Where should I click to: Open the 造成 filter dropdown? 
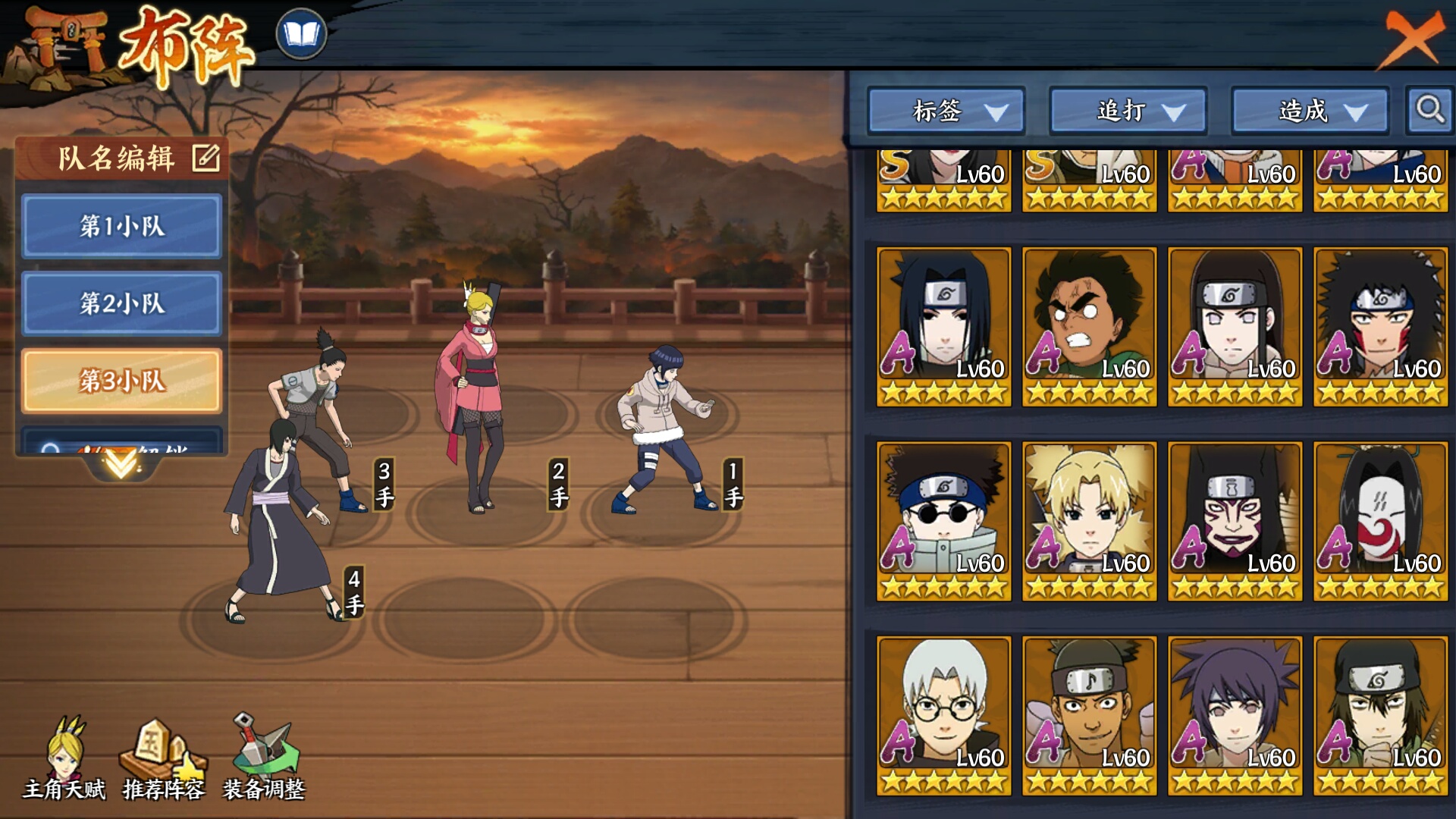(1310, 111)
